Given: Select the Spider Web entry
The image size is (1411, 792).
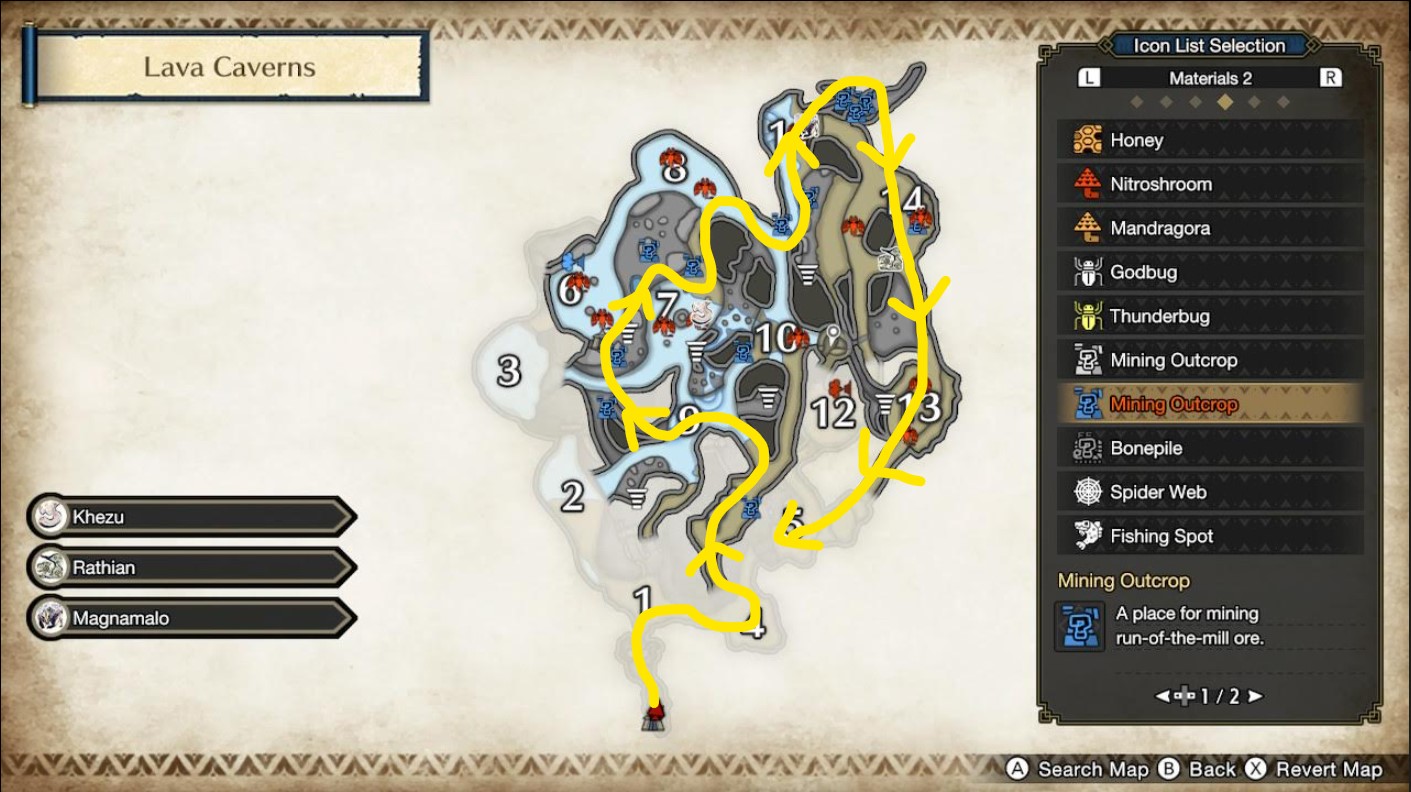Looking at the screenshot, I should coord(1210,492).
